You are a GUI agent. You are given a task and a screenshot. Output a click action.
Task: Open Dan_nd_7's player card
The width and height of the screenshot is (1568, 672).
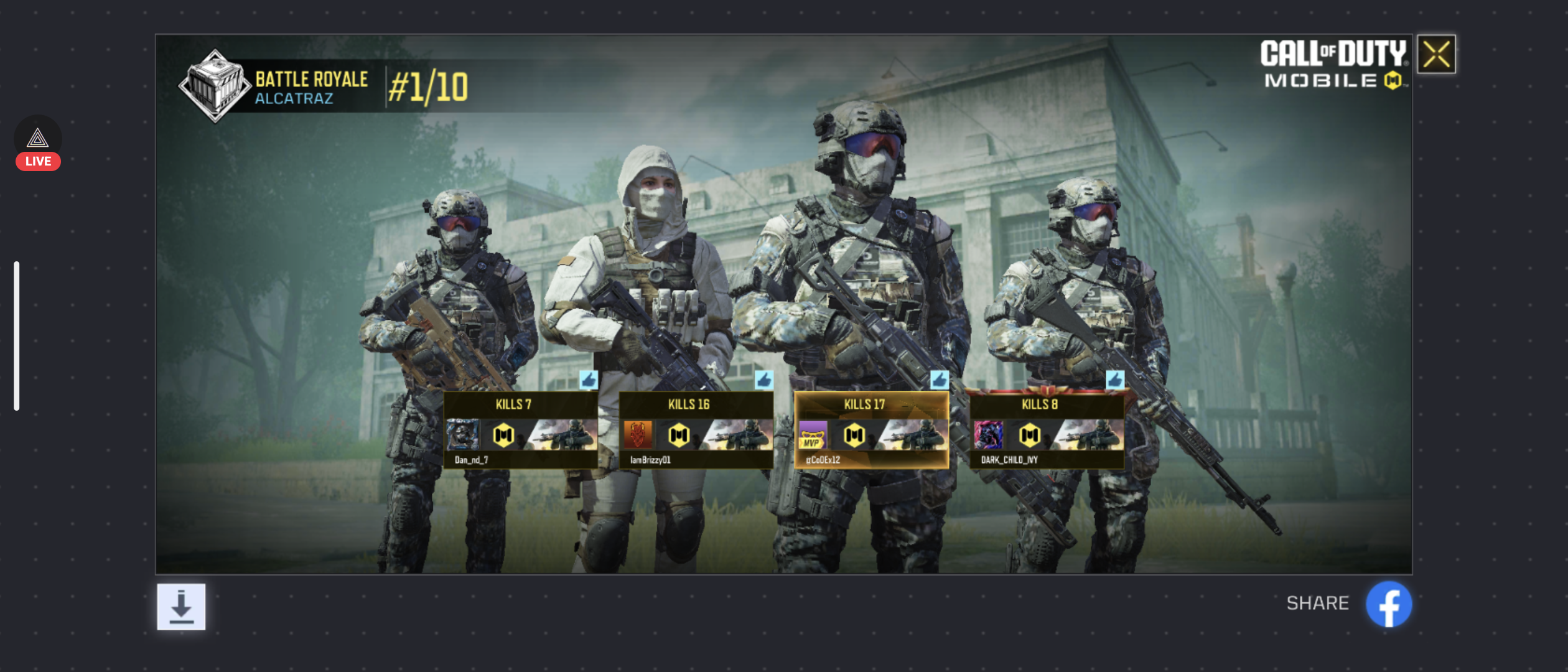tap(520, 431)
